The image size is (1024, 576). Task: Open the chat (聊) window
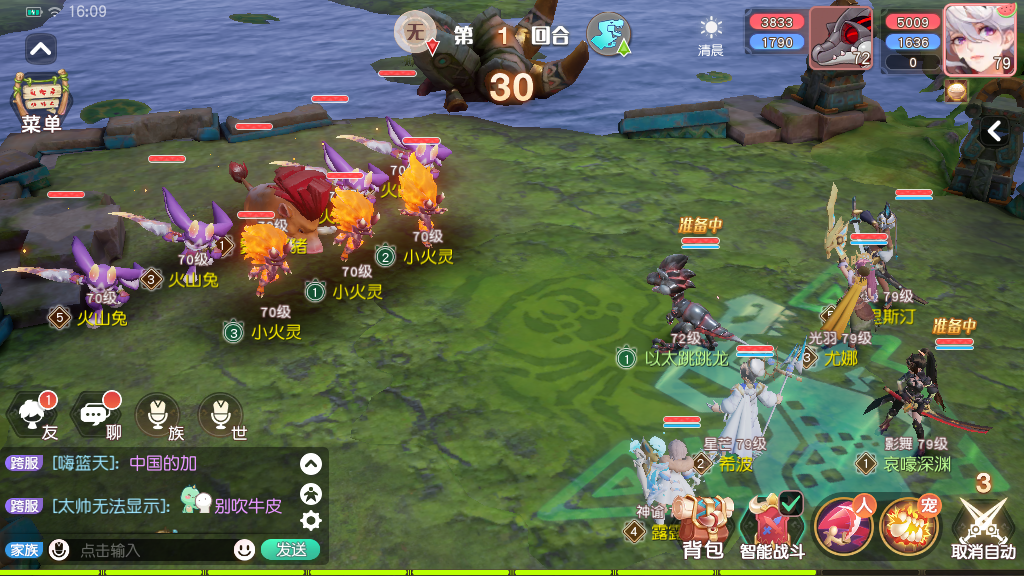pos(98,415)
